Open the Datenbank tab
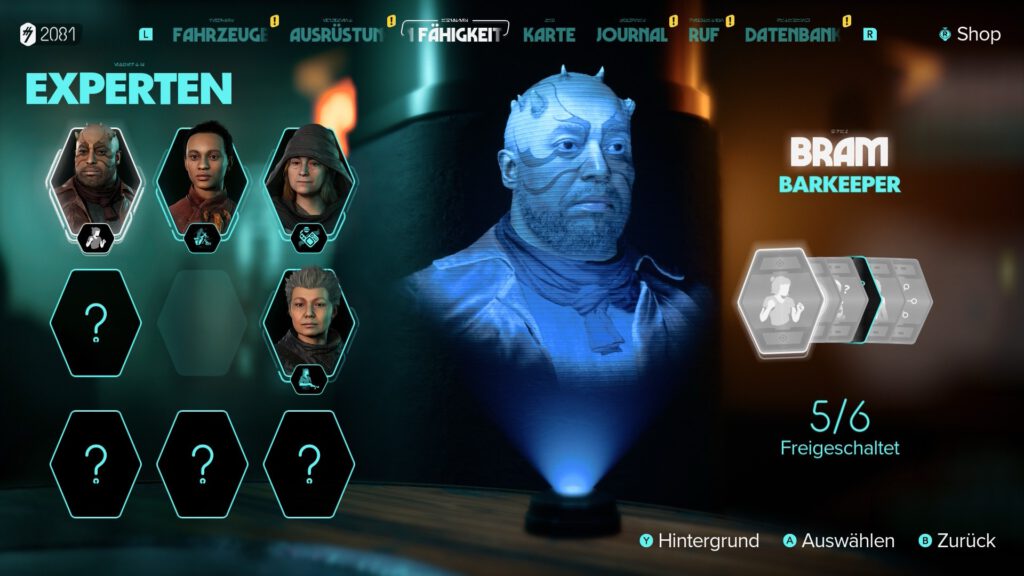This screenshot has width=1024, height=576. [x=792, y=35]
